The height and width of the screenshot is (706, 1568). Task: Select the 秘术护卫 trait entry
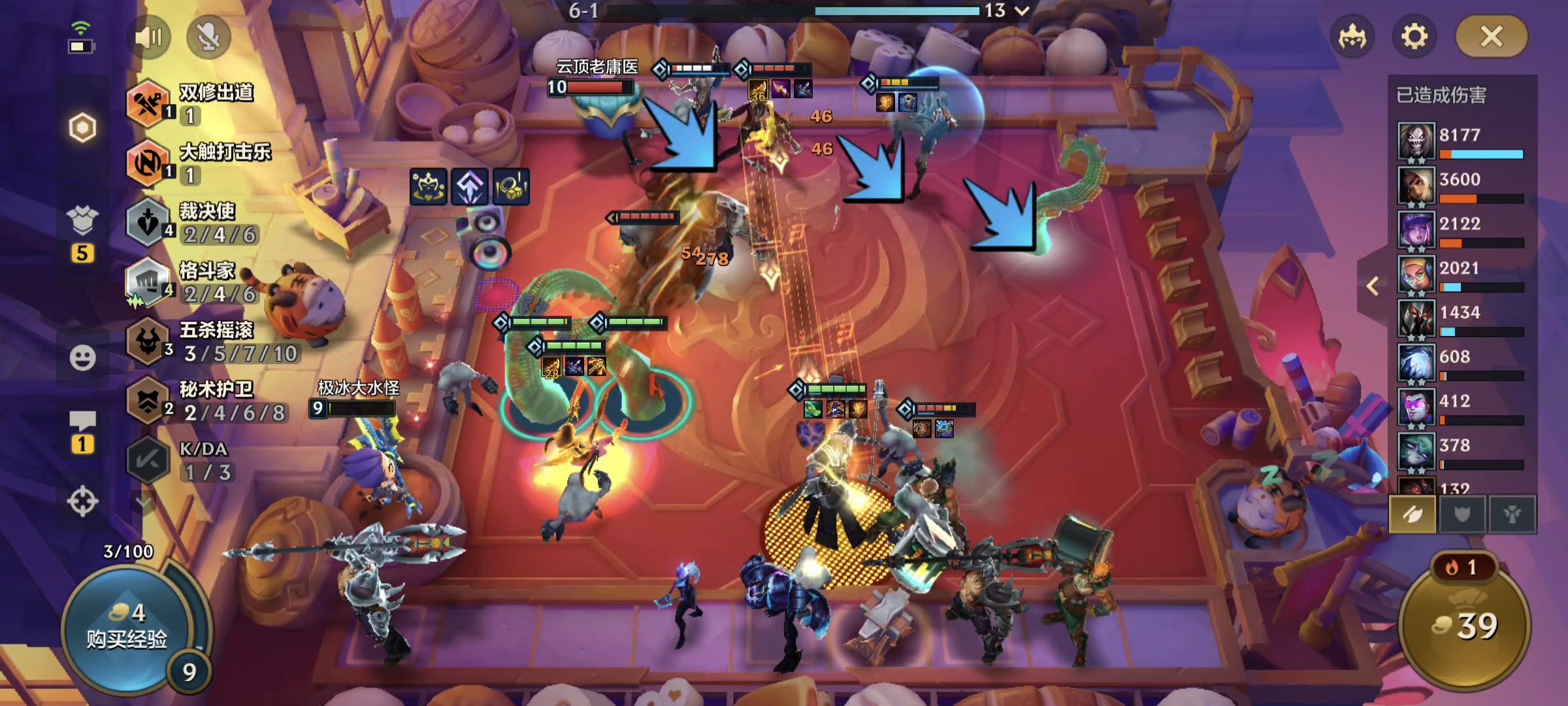pos(209,401)
